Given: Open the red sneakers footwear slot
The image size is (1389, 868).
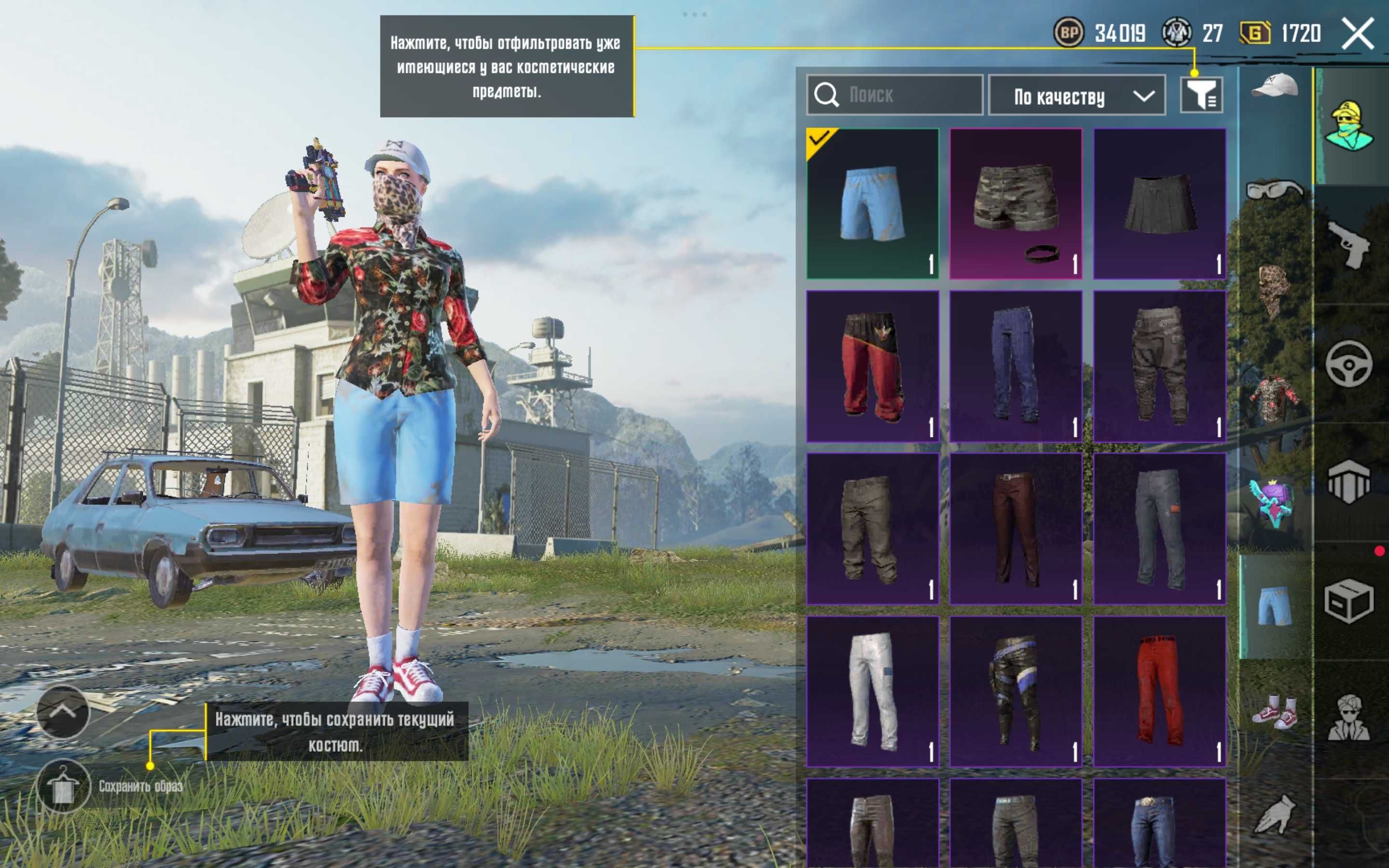Looking at the screenshot, I should (x=1275, y=712).
